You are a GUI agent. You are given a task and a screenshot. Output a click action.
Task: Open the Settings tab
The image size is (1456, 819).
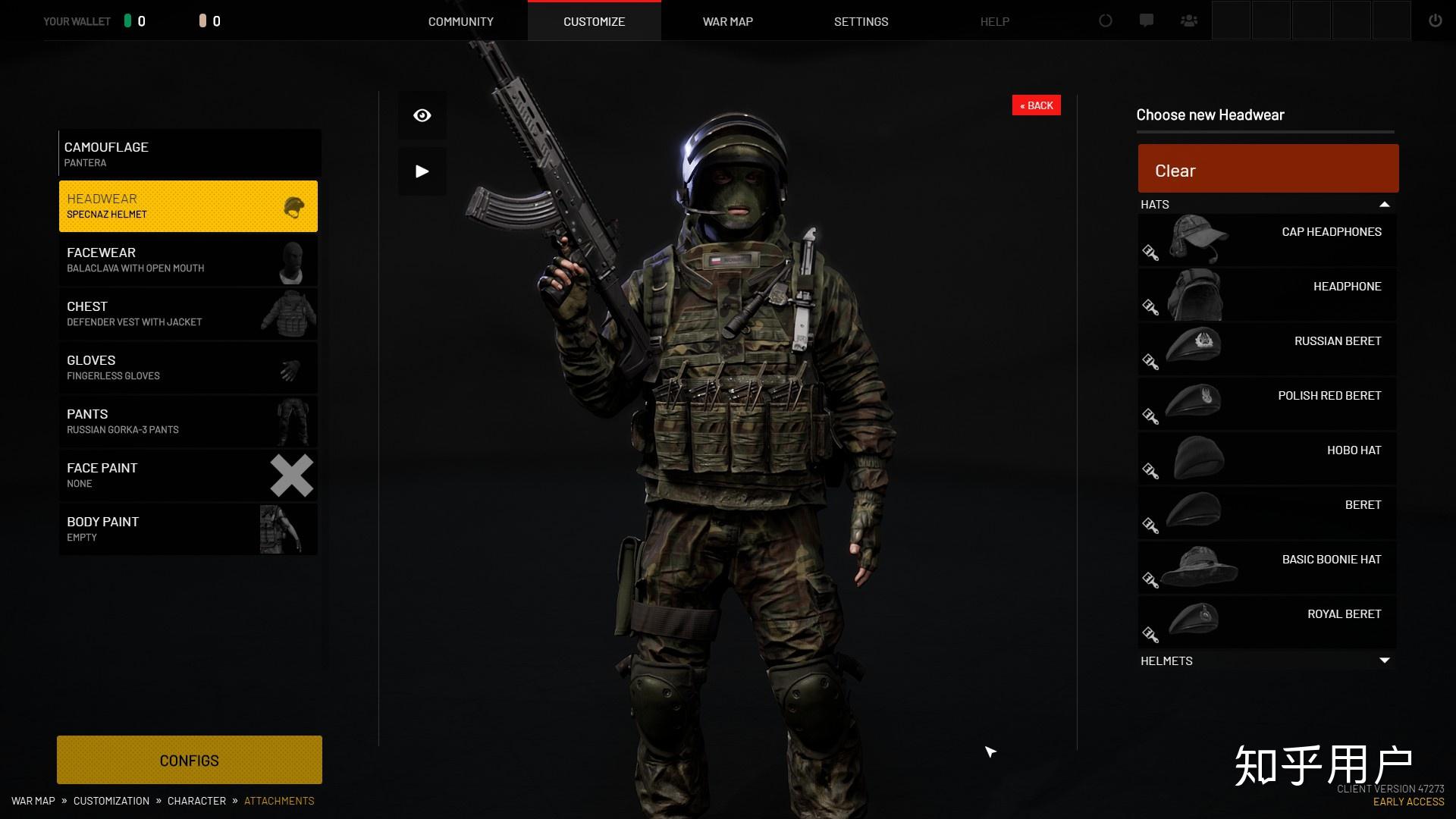(861, 21)
